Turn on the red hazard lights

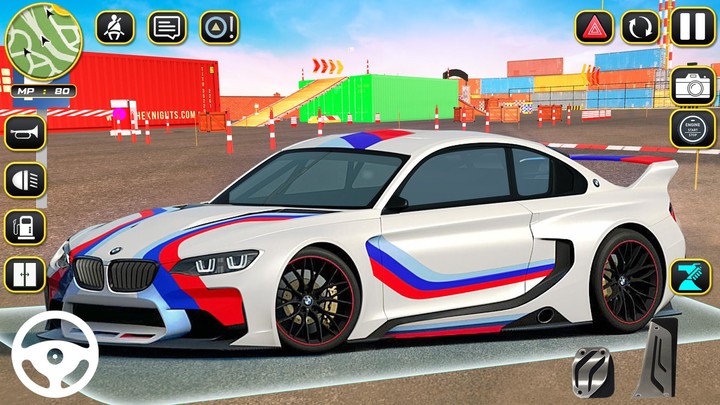pyautogui.click(x=594, y=27)
